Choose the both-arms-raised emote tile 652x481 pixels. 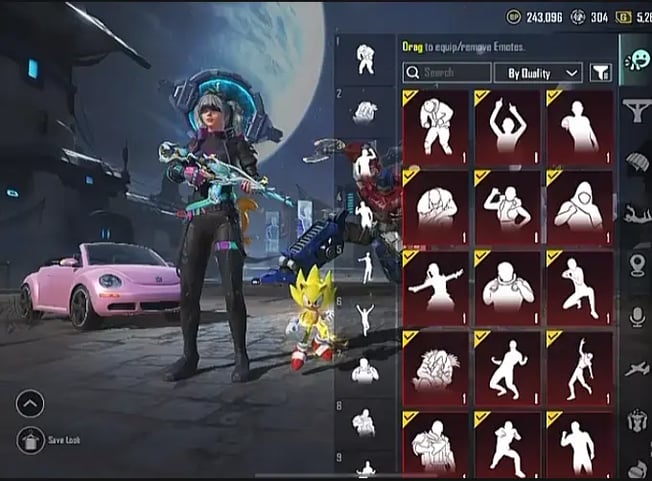(507, 127)
